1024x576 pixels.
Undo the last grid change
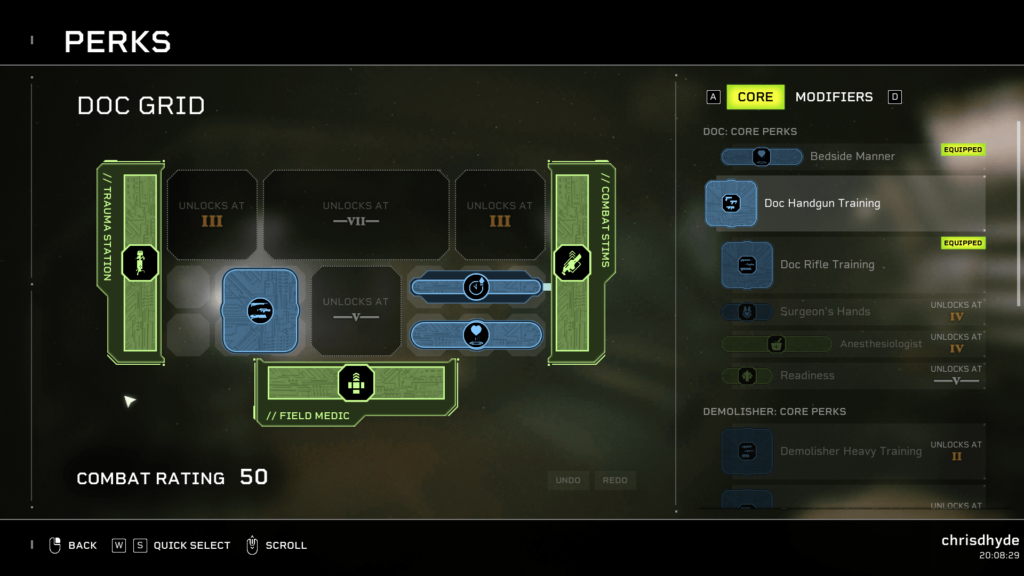pyautogui.click(x=568, y=481)
